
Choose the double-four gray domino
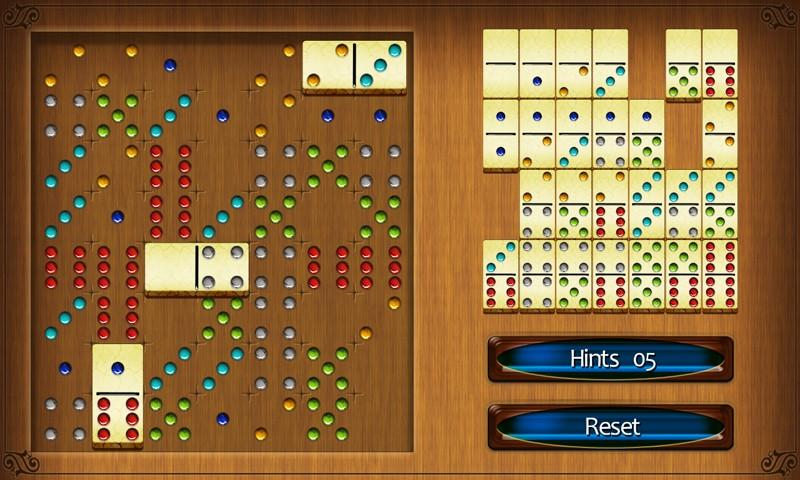click(x=537, y=274)
